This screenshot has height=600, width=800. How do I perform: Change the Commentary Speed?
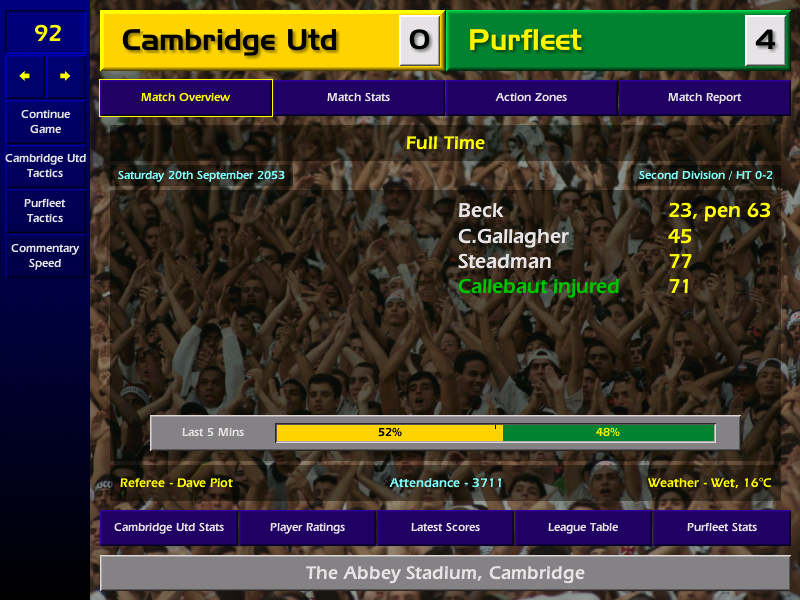(x=45, y=255)
